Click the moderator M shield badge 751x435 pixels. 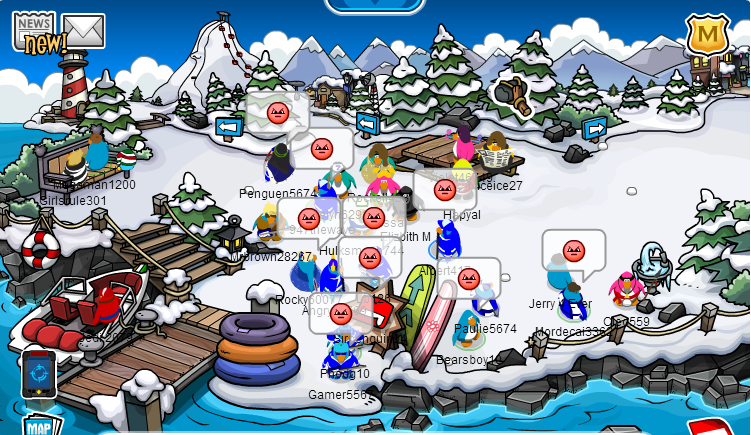click(706, 36)
